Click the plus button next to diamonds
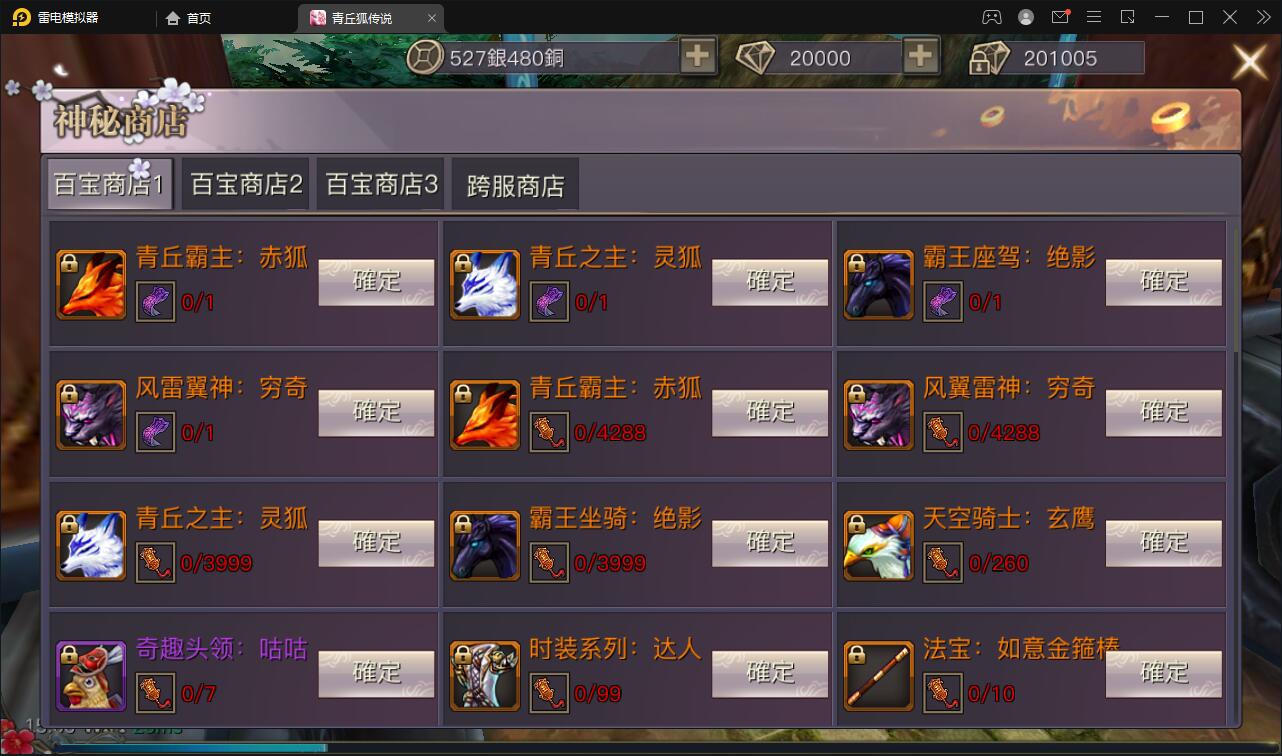Viewport: 1282px width, 756px height. 920,57
